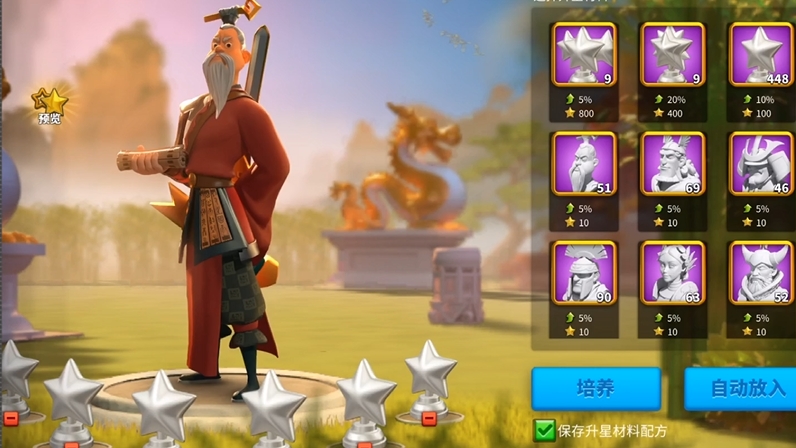796x448 pixels.
Task: Choose the helmeted bust sculpture with 90 count
Action: [584, 273]
